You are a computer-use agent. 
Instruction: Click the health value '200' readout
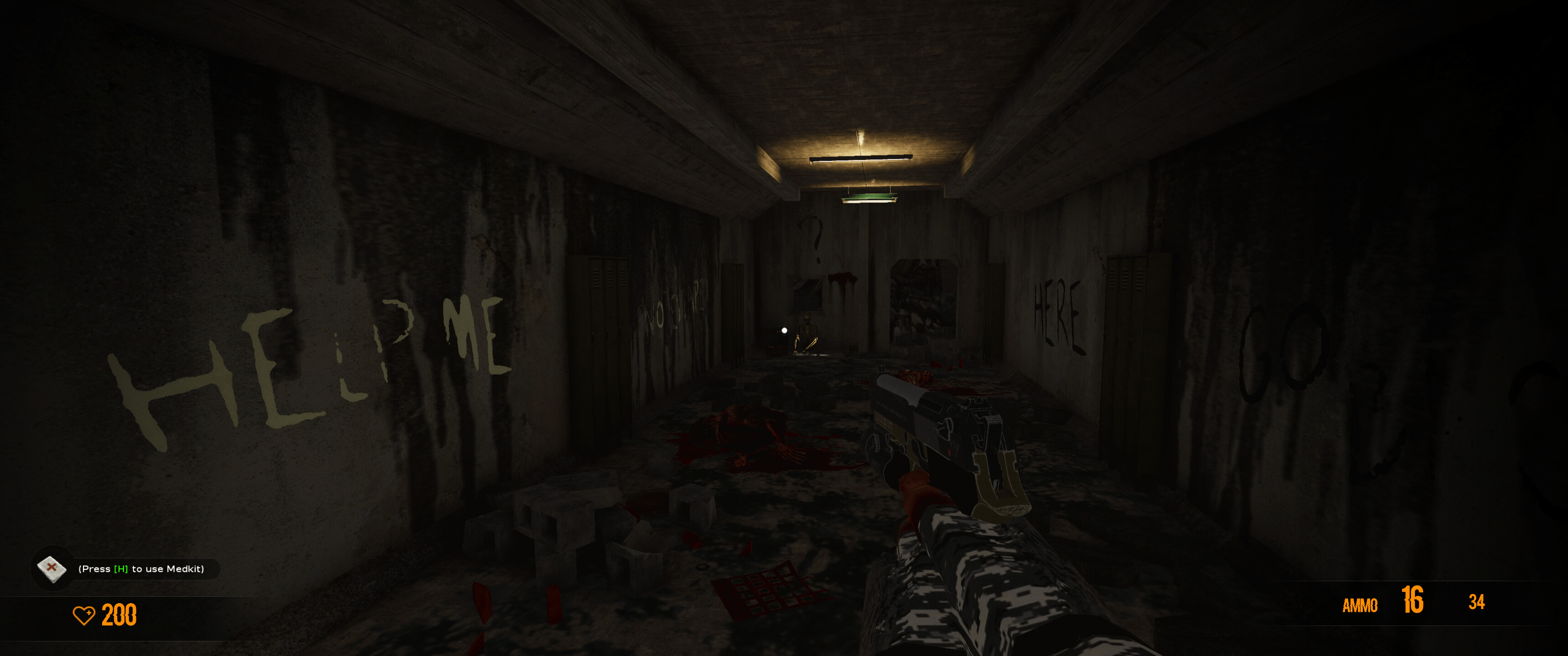pyautogui.click(x=119, y=616)
